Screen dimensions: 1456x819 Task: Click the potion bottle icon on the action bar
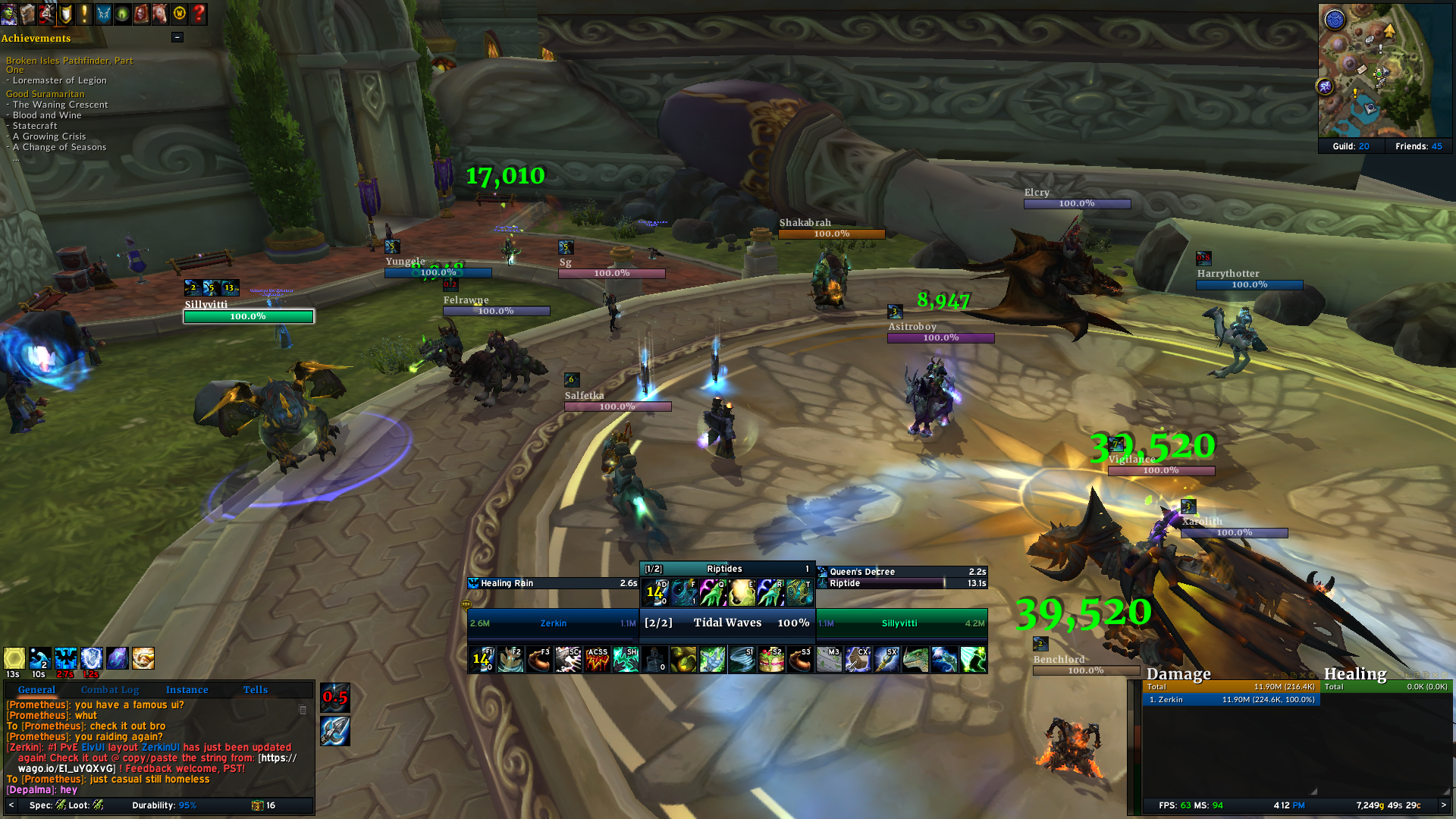653,660
